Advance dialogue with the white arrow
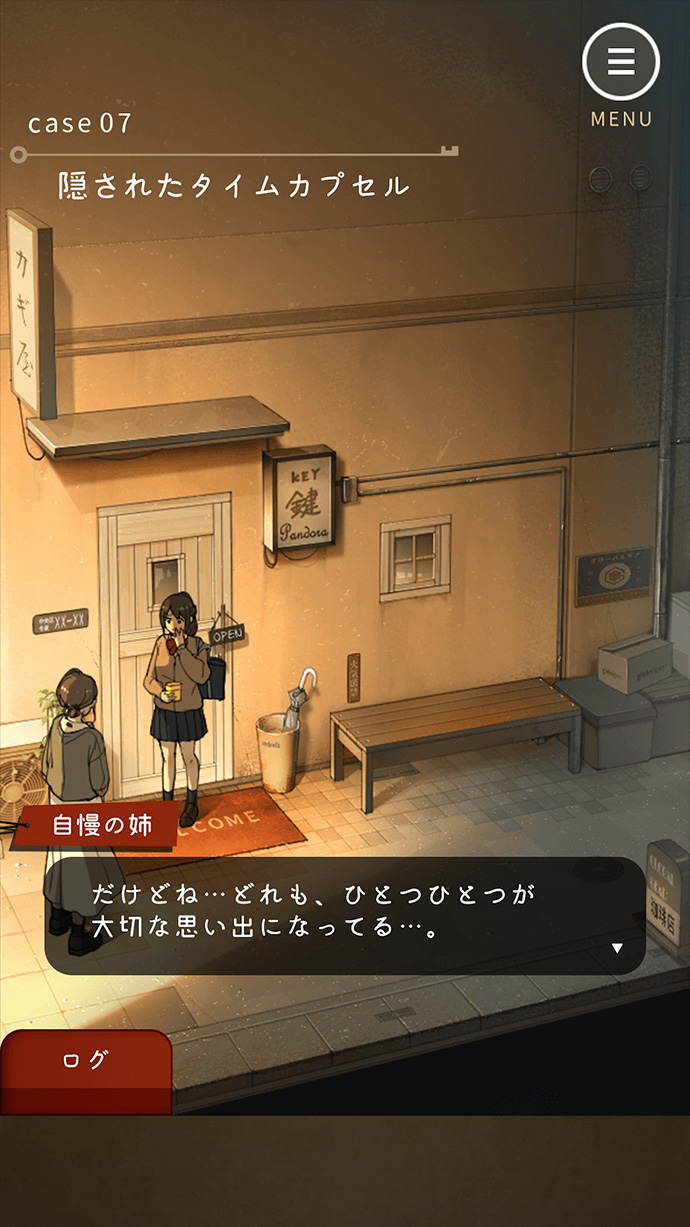The height and width of the screenshot is (1227, 690). (617, 948)
